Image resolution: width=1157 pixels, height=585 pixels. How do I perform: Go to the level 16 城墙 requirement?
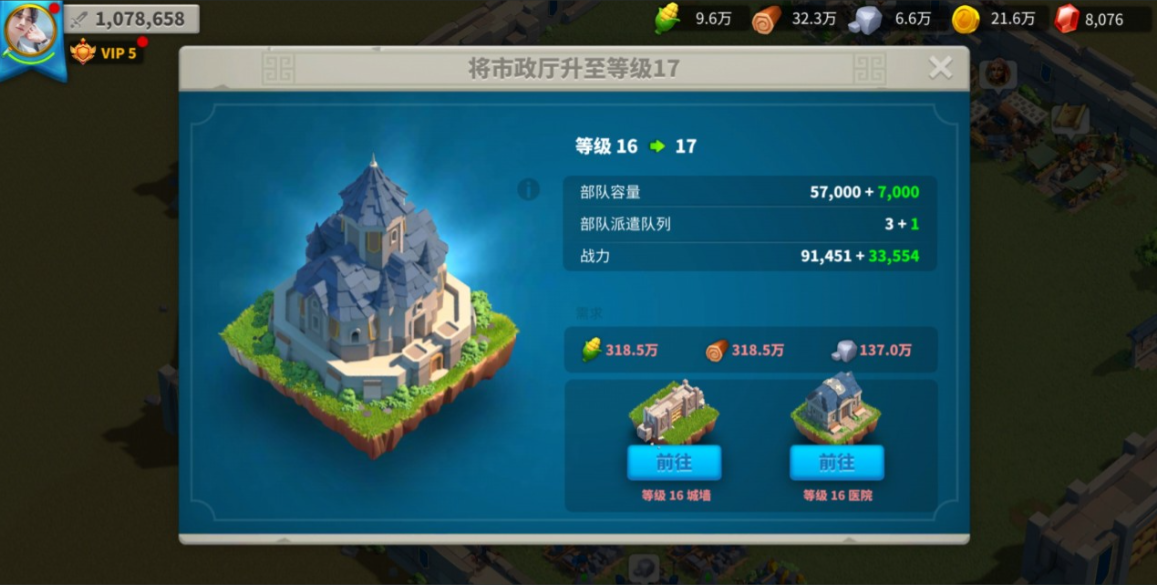coord(674,462)
